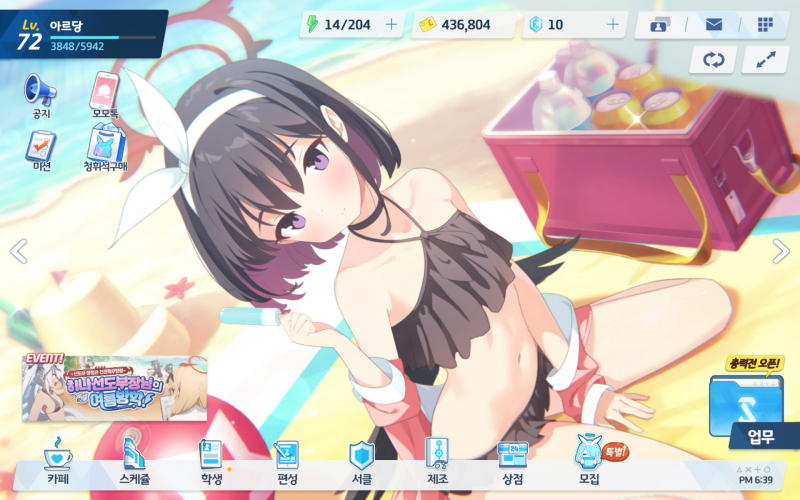
Task: Open the 상점 shop
Action: 512,461
